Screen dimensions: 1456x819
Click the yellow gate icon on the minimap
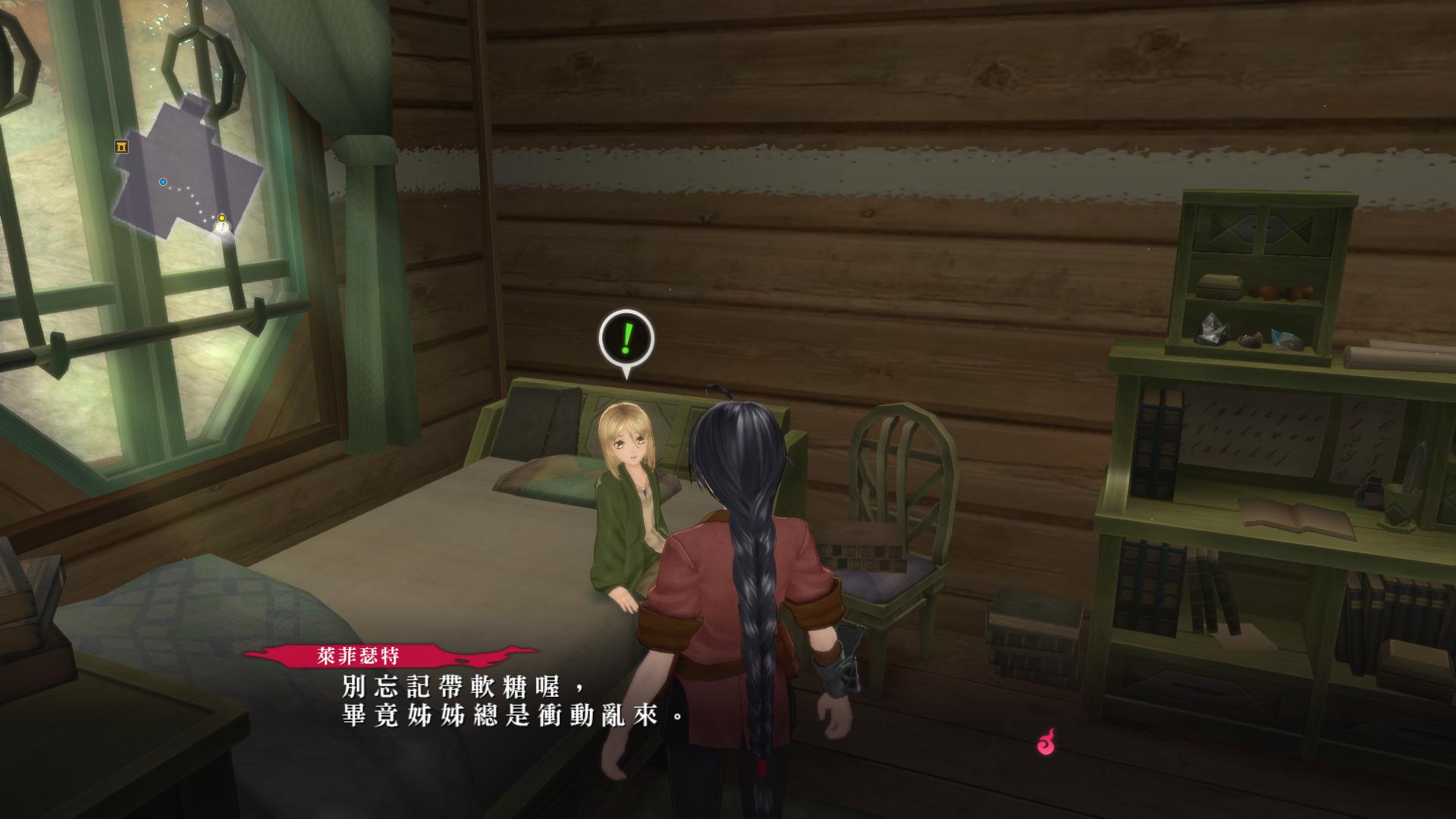coord(121,146)
